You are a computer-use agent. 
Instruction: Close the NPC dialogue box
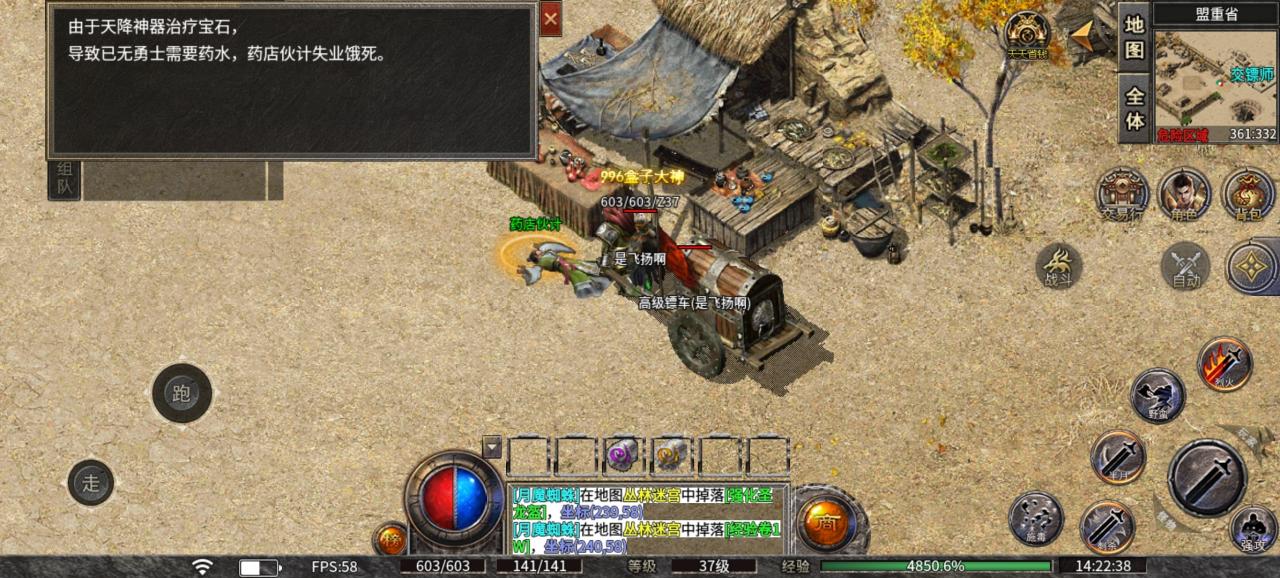(551, 19)
